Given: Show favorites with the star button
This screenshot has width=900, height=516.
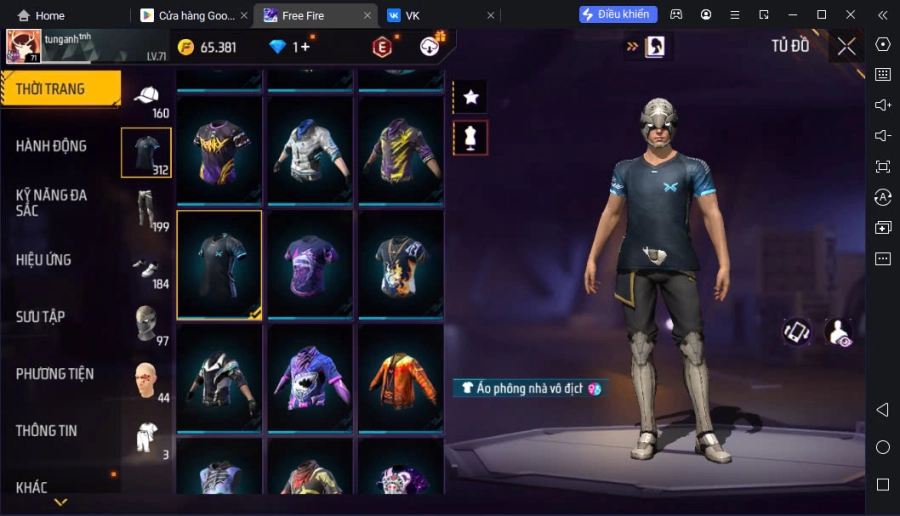Looking at the screenshot, I should coord(470,97).
